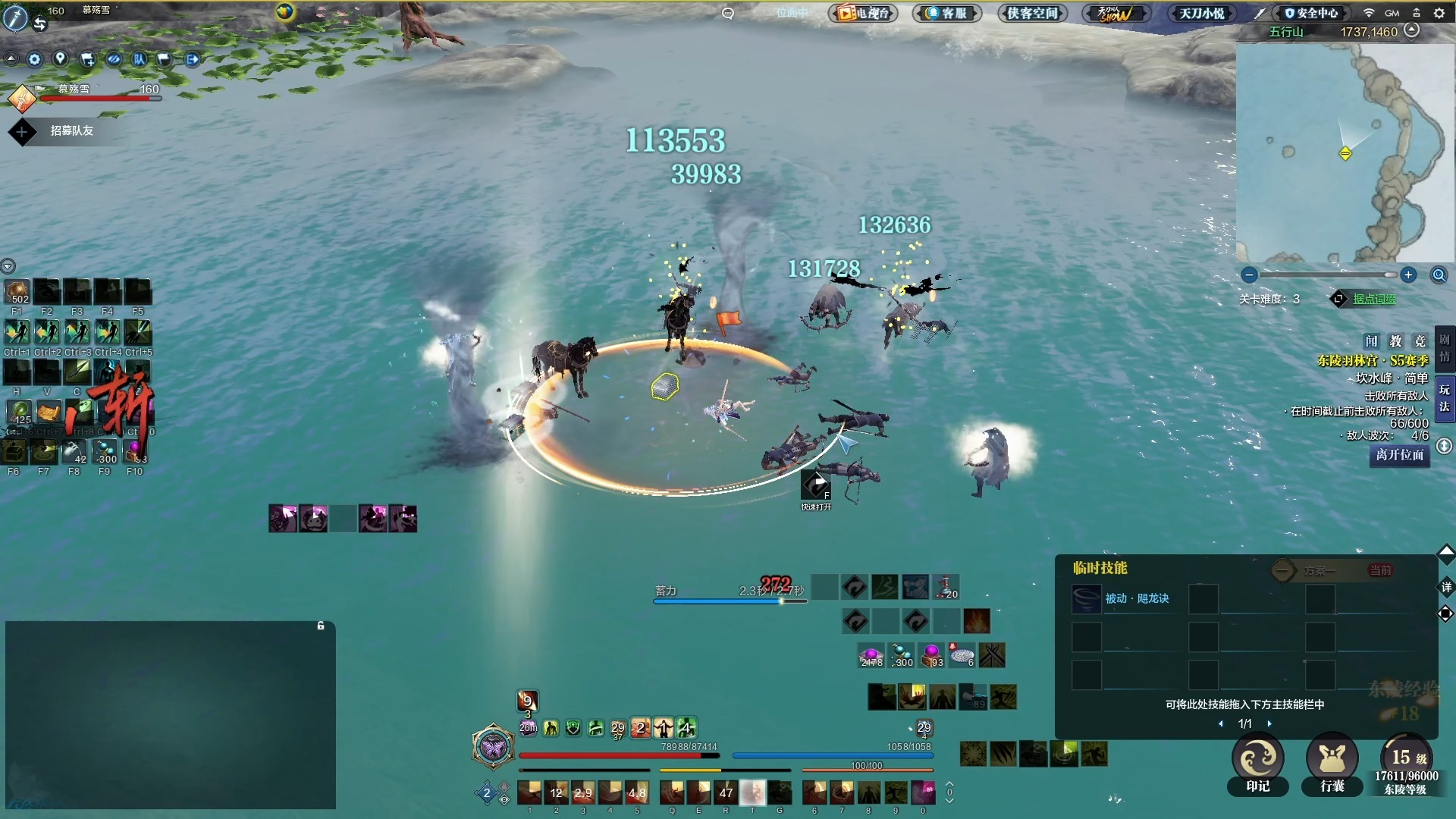Open the 侠客空间 menu

(1033, 13)
